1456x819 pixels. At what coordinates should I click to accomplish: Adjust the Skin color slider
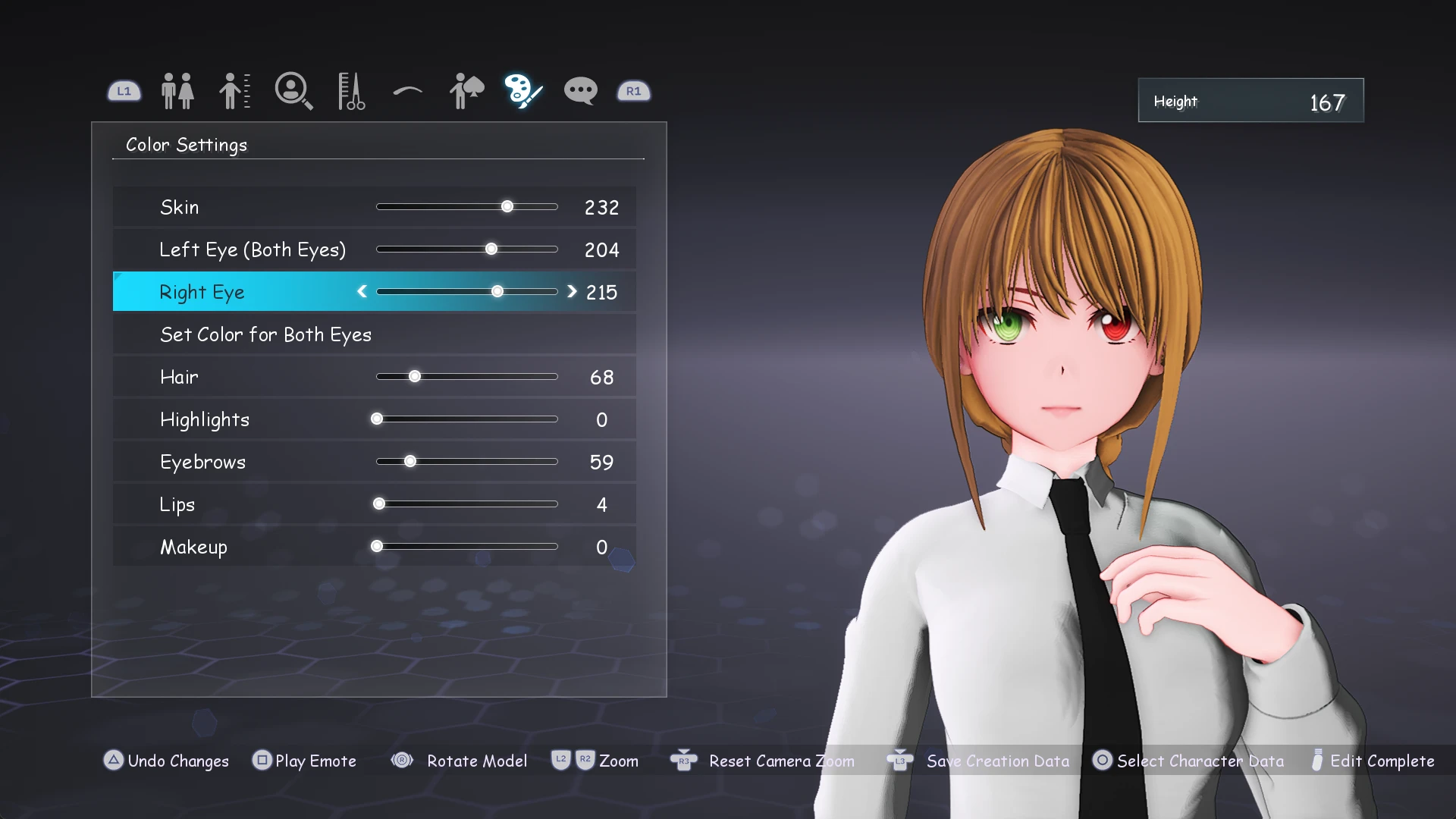tap(507, 207)
